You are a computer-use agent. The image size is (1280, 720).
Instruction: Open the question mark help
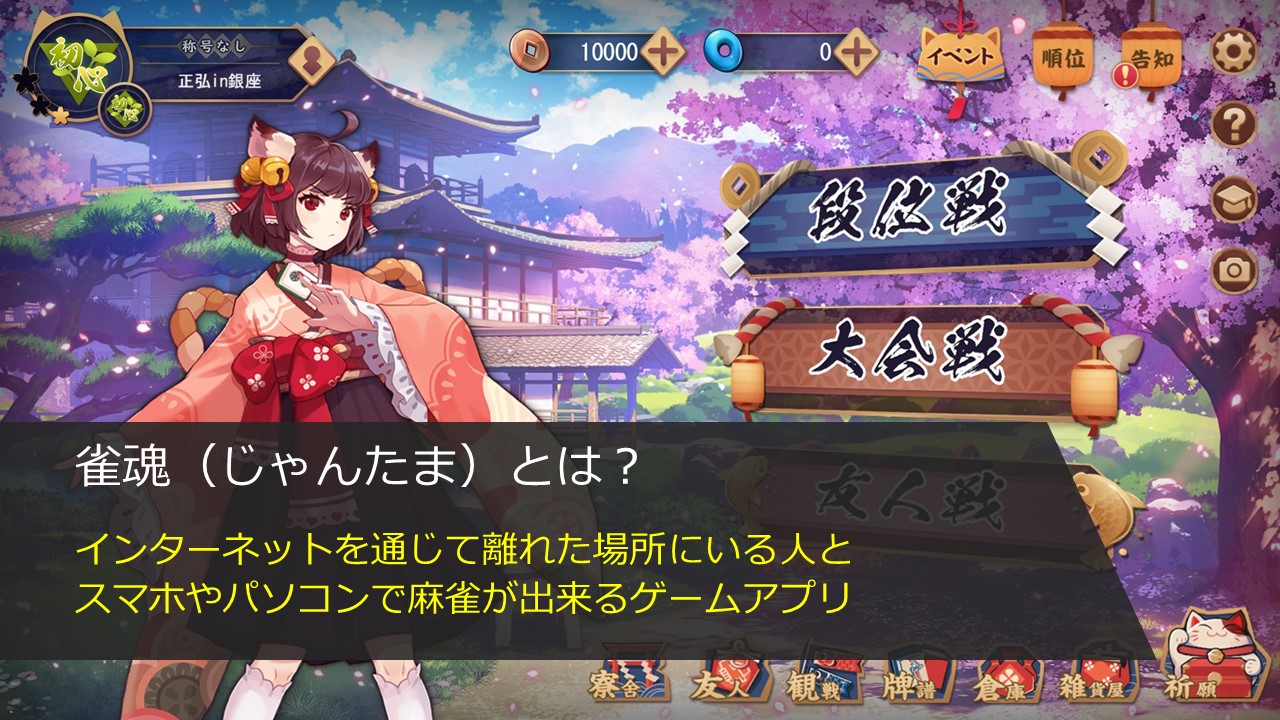[x=1233, y=125]
